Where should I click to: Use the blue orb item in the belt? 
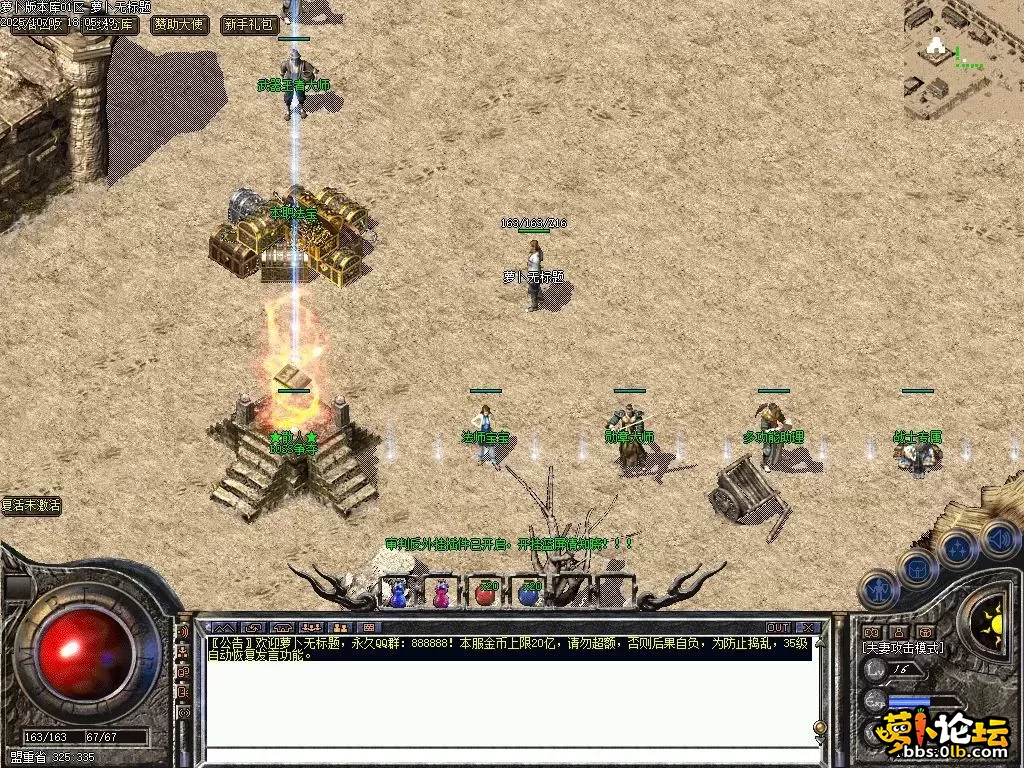[529, 593]
